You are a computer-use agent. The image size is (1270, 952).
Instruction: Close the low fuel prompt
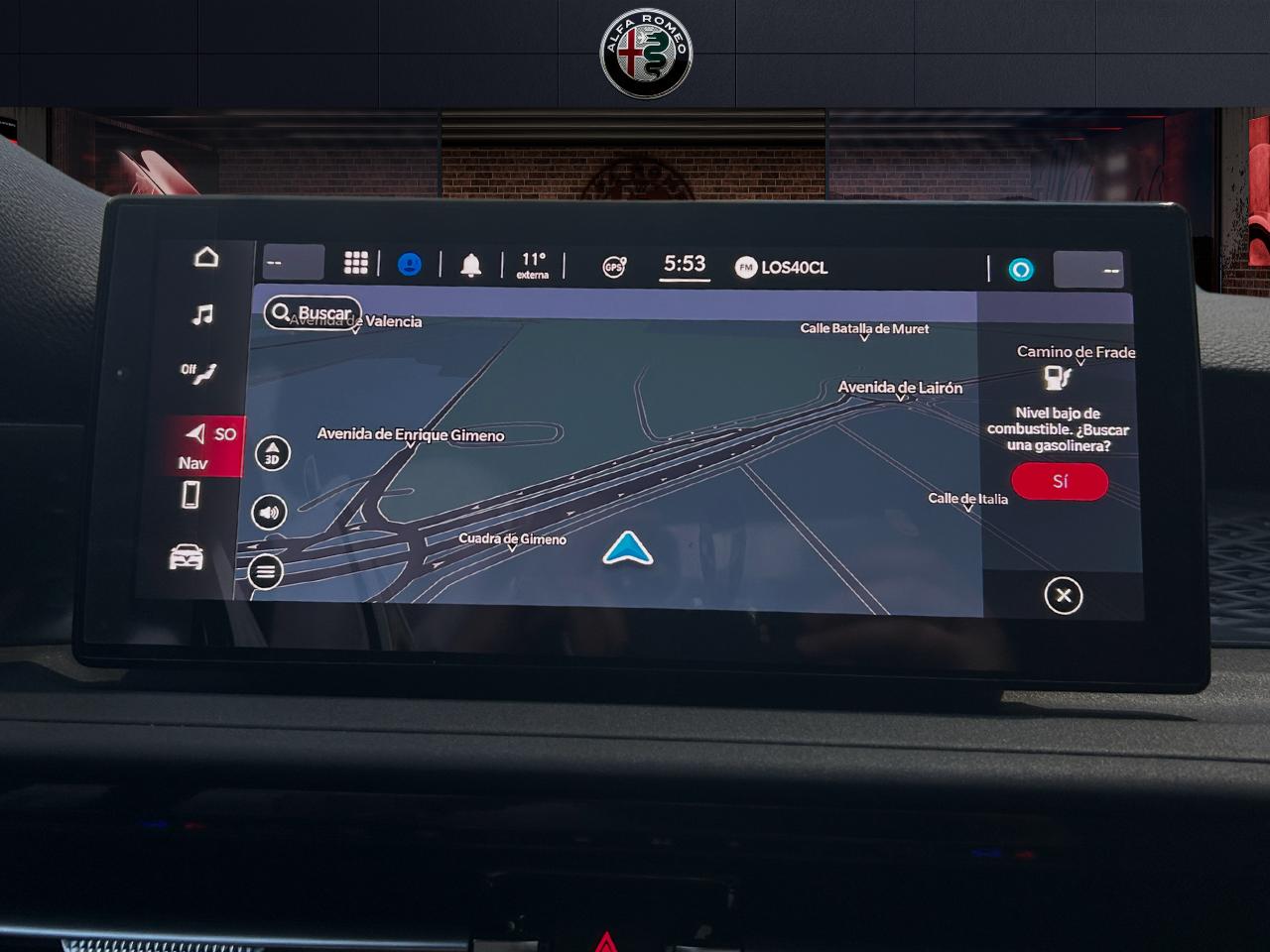click(1063, 596)
